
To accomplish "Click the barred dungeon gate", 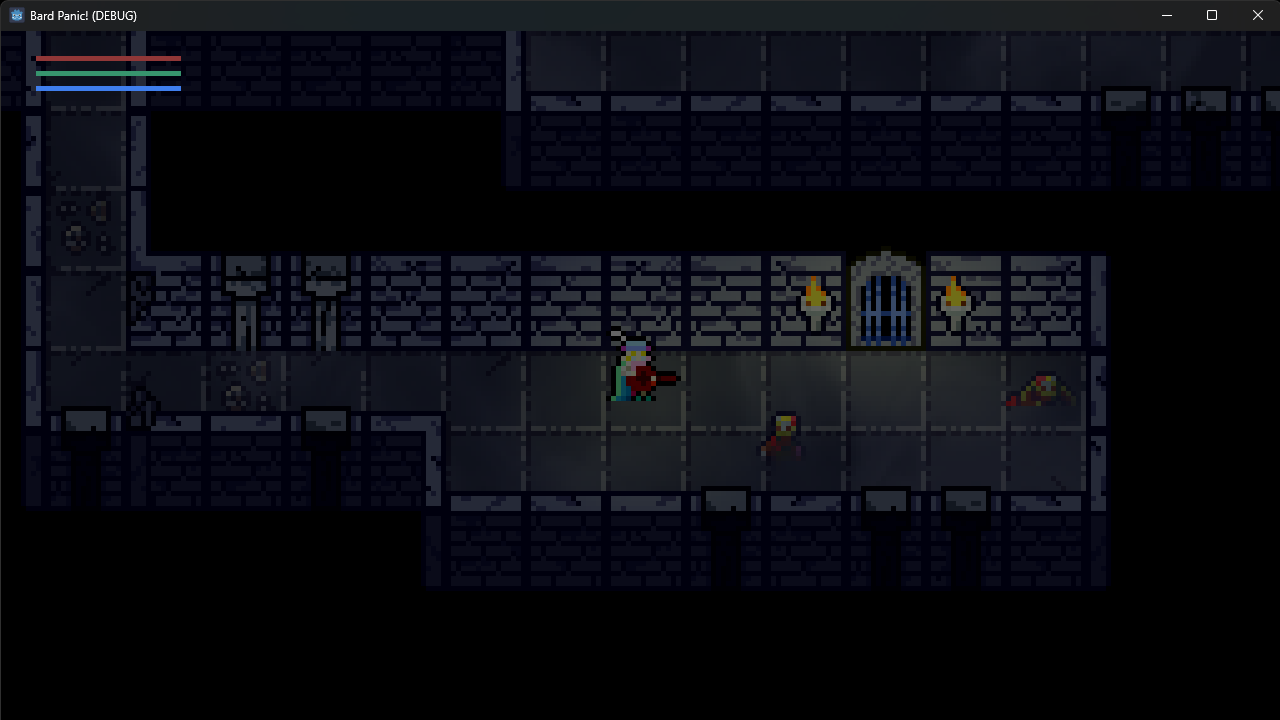I will pyautogui.click(x=885, y=300).
